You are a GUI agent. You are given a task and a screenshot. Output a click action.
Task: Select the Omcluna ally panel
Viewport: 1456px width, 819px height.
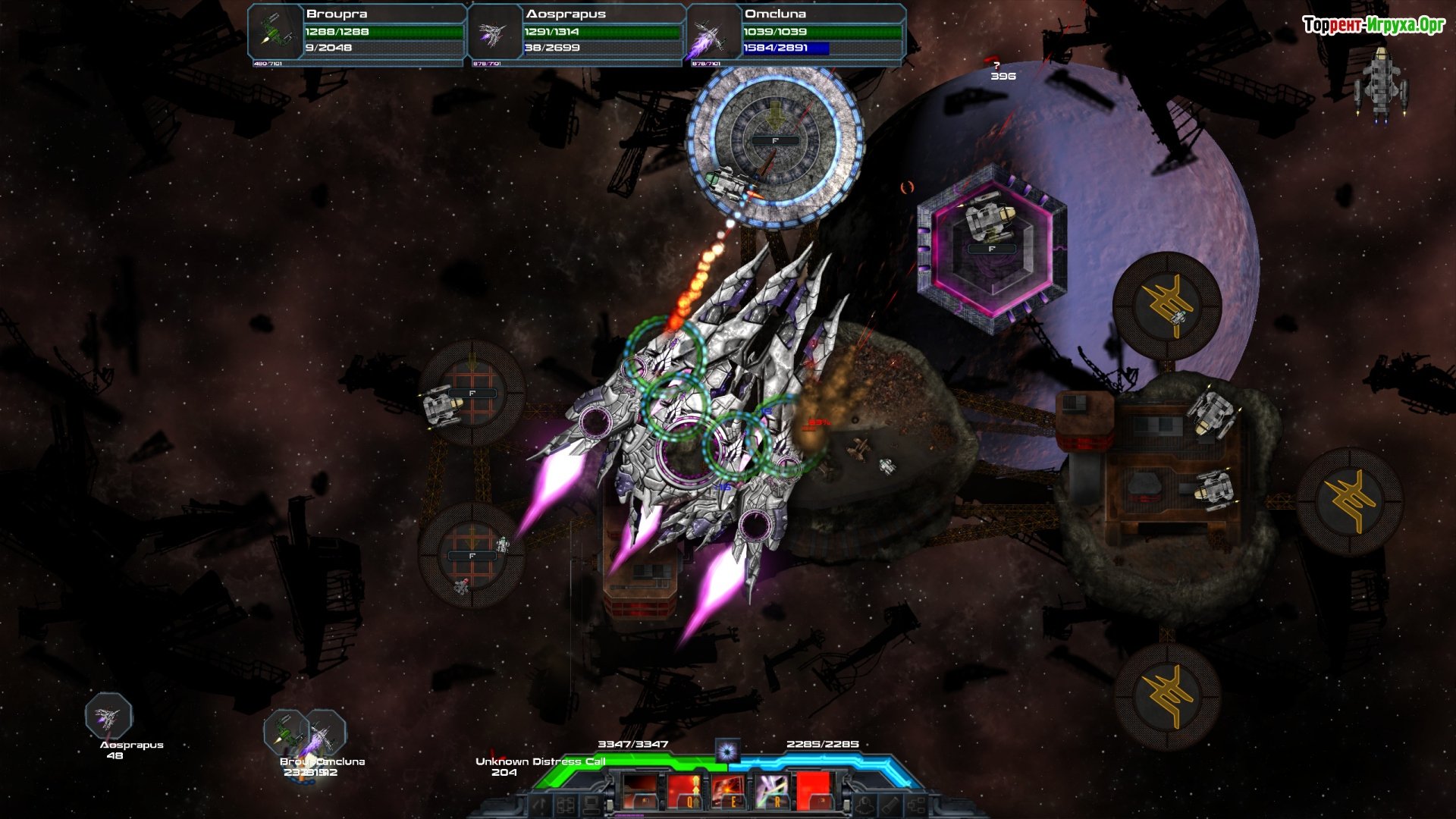click(796, 32)
